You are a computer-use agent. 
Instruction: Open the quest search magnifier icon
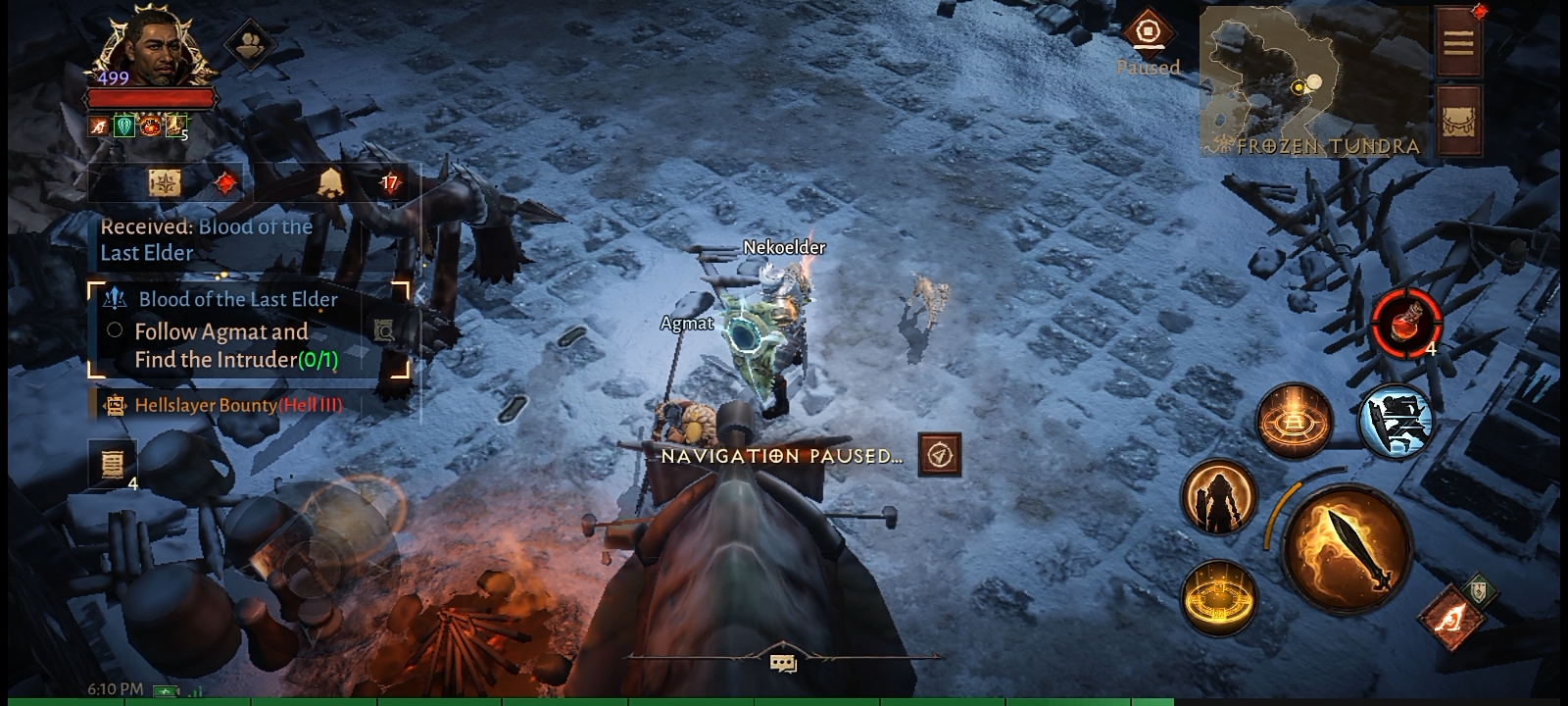tap(383, 330)
